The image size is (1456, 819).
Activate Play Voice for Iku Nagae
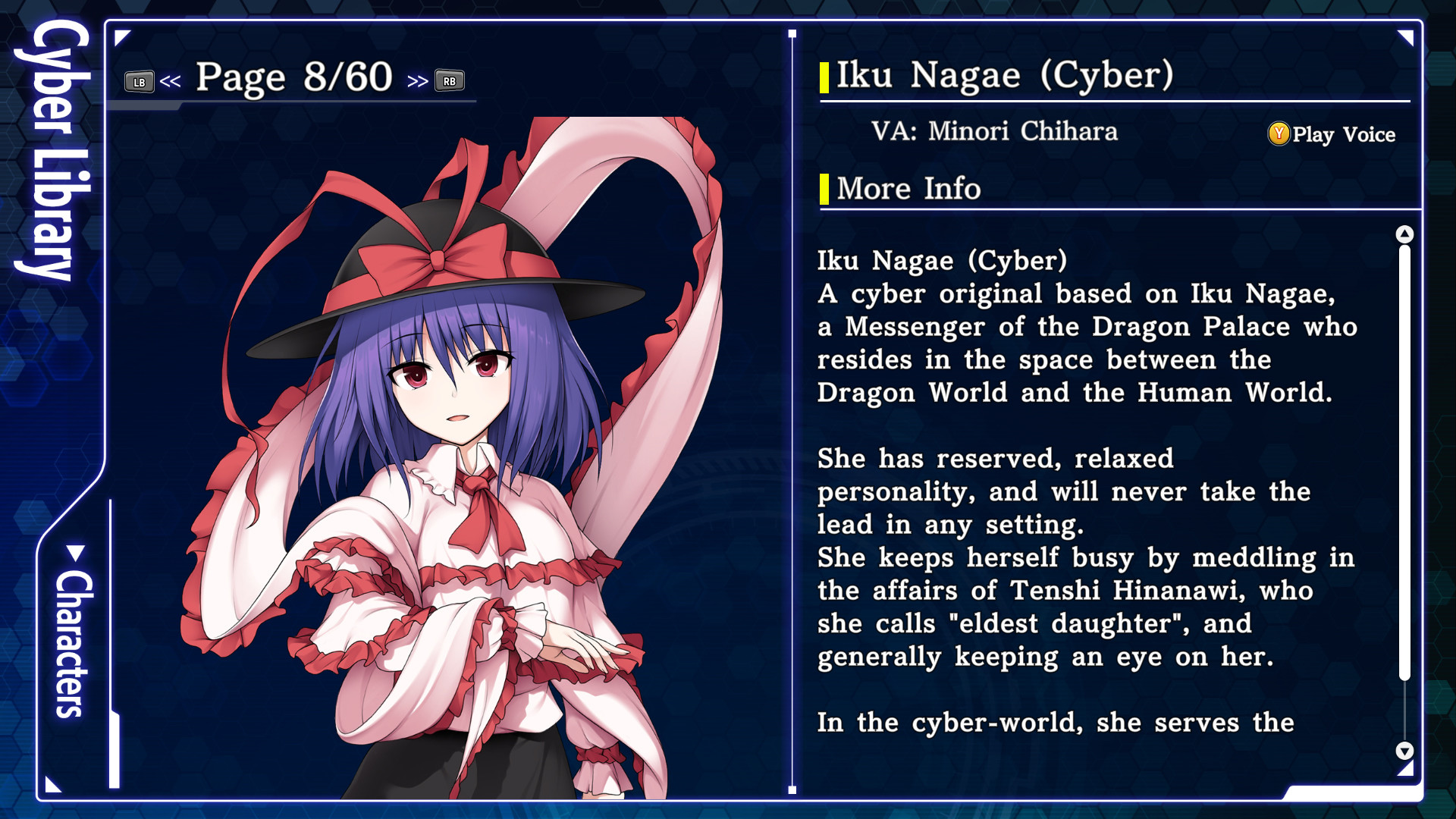tap(1342, 134)
